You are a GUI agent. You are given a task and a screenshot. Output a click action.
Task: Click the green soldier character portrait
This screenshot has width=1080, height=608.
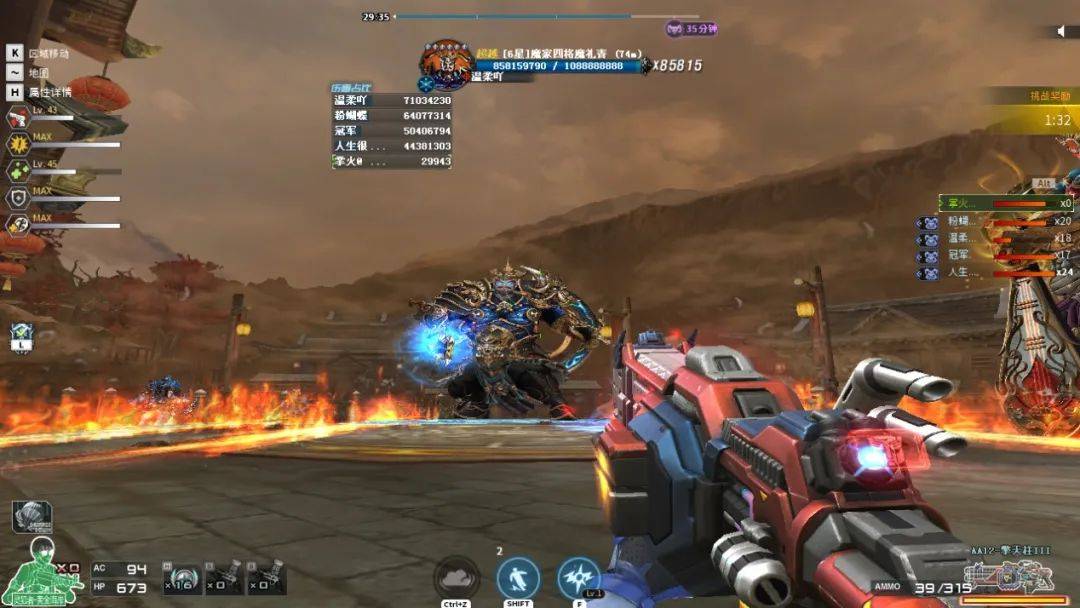pos(42,570)
